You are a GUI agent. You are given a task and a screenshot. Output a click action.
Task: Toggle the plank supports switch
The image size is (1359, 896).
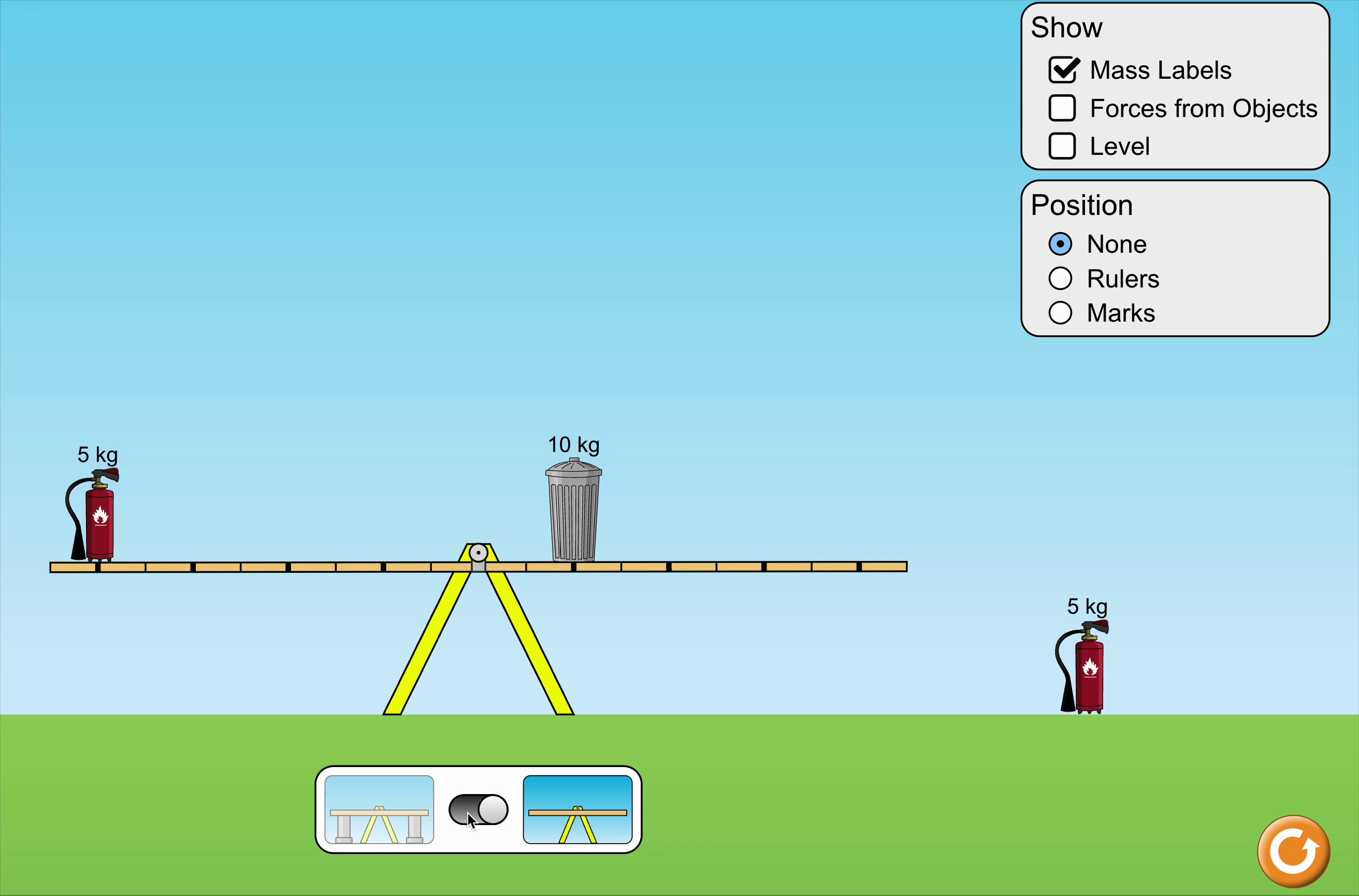(x=478, y=810)
